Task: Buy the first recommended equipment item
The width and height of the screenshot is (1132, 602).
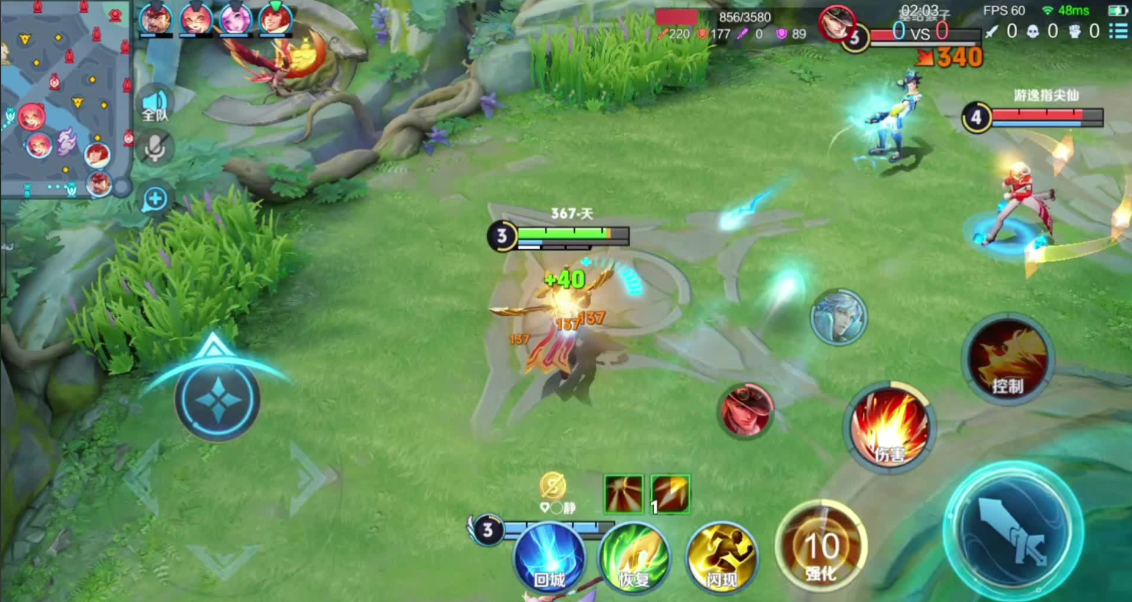Action: point(623,494)
